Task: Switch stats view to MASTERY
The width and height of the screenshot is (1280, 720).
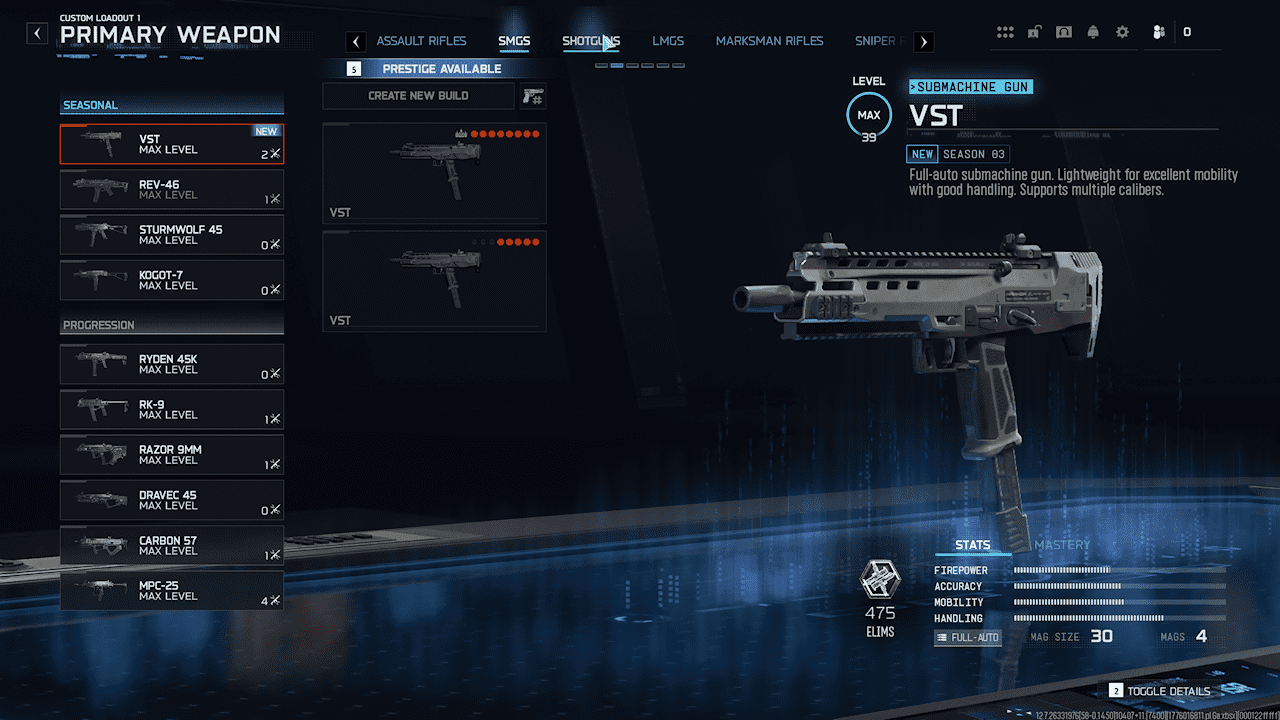Action: pyautogui.click(x=1061, y=545)
